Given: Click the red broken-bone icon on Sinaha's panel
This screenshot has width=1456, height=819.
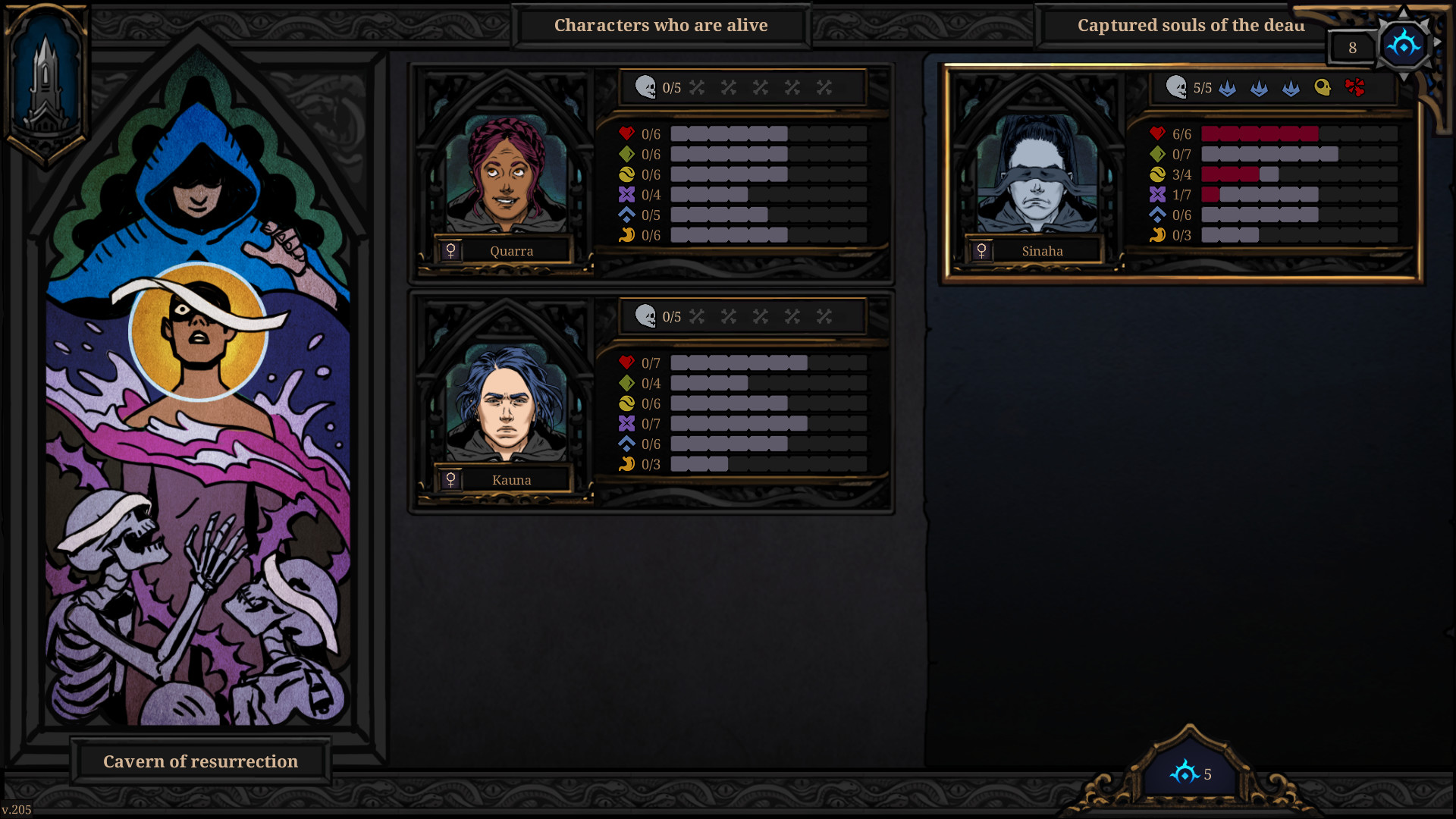Looking at the screenshot, I should [x=1358, y=87].
